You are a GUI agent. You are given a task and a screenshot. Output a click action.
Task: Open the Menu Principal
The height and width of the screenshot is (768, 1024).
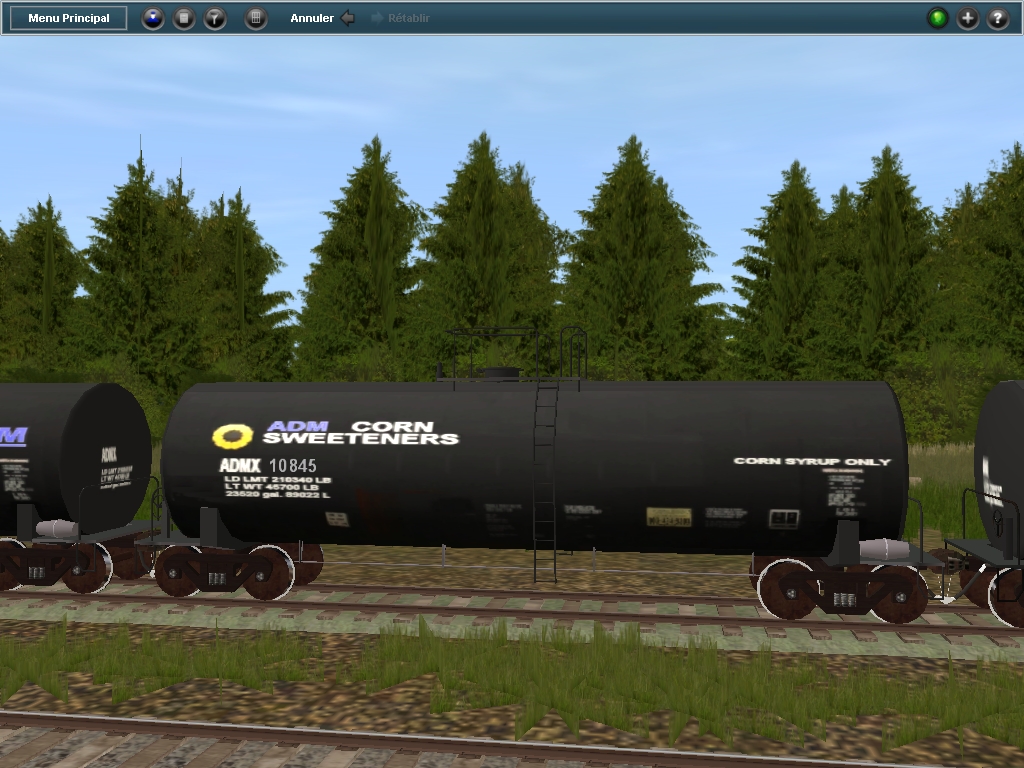pyautogui.click(x=69, y=18)
